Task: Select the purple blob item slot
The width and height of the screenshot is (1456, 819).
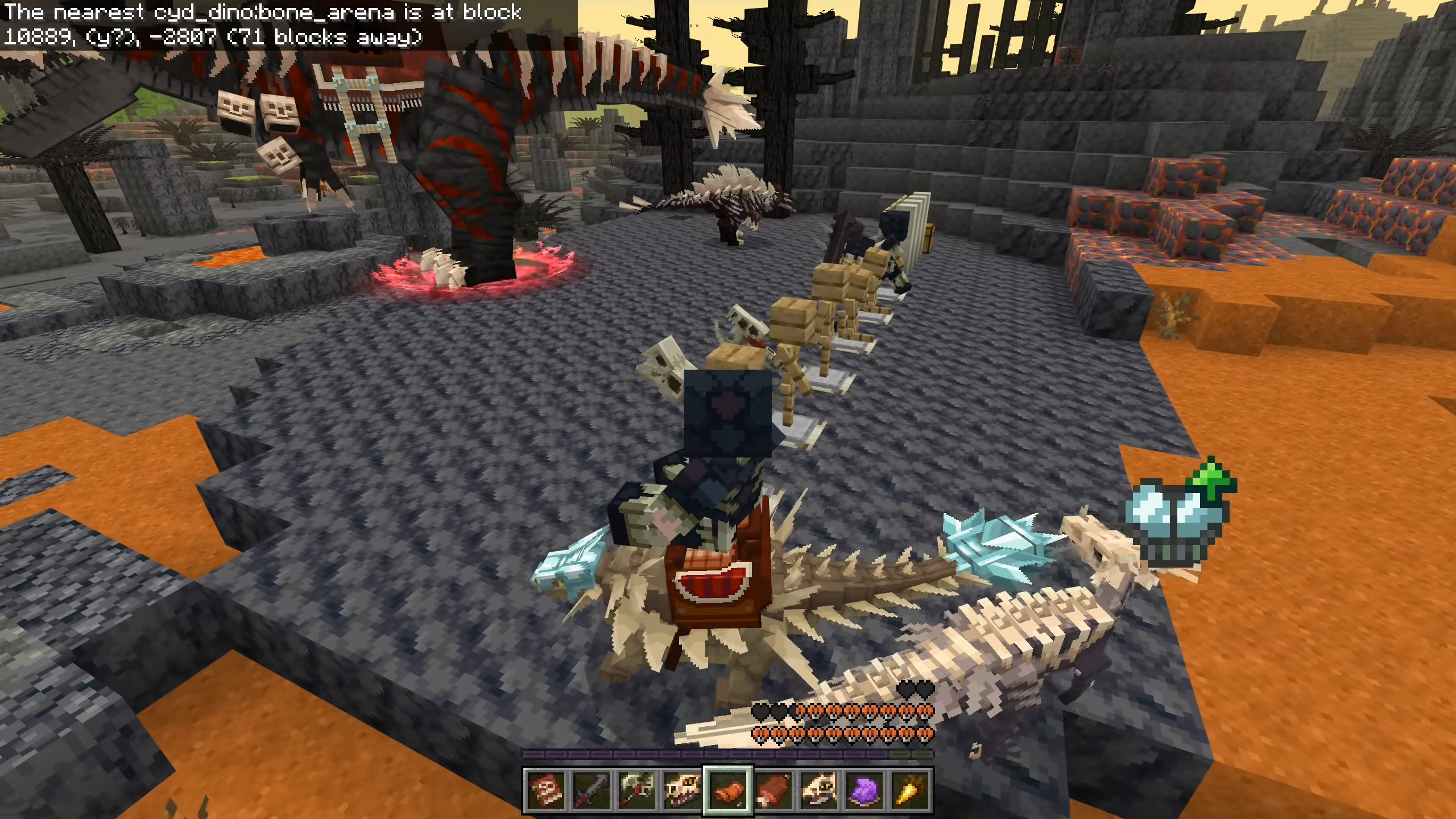Action: click(865, 791)
